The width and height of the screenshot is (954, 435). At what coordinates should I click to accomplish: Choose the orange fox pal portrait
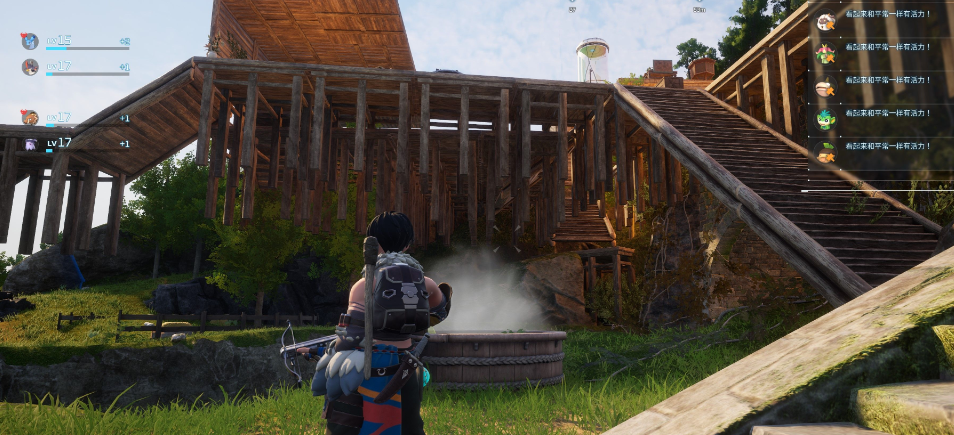coord(30,117)
